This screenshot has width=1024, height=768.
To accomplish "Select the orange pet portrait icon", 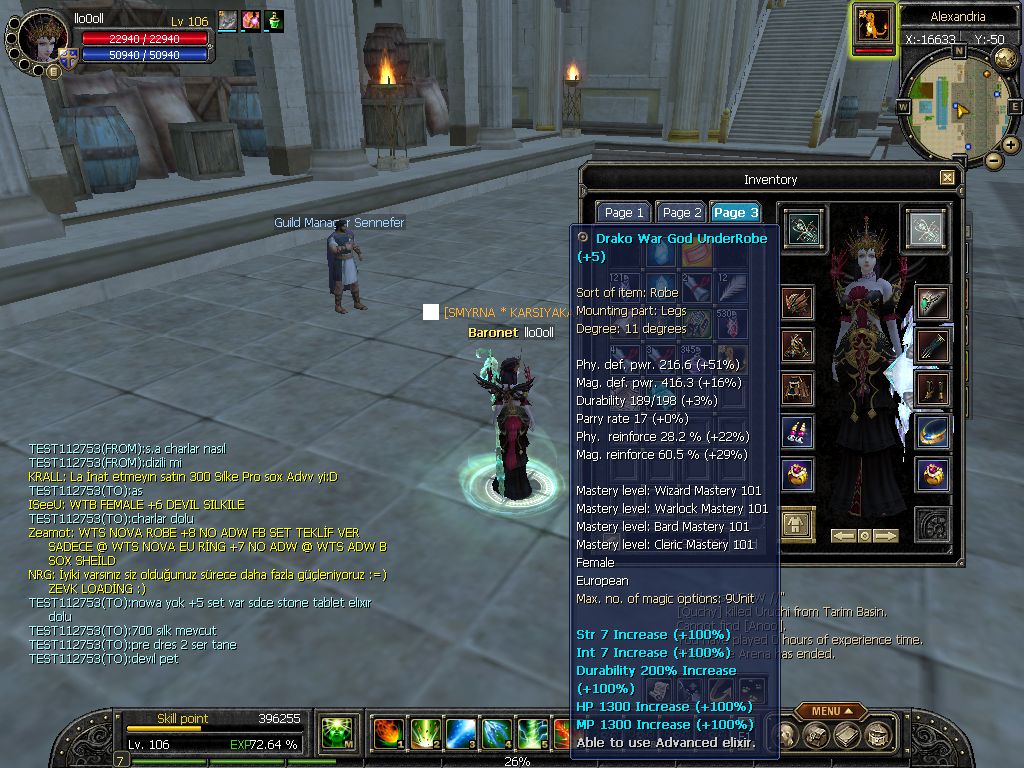I will click(873, 26).
